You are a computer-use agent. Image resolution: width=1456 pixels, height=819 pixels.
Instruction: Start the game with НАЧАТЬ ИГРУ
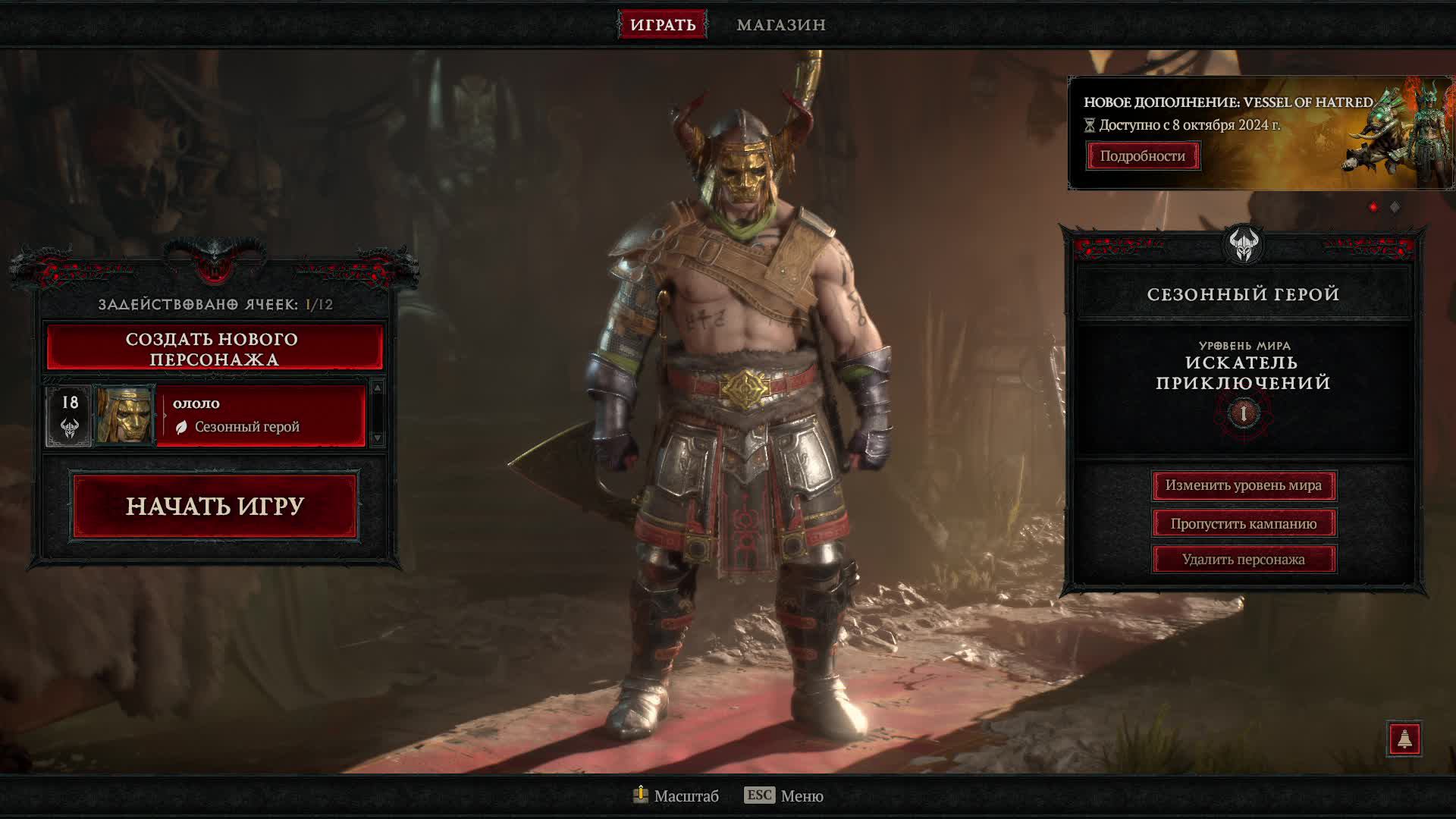point(215,506)
